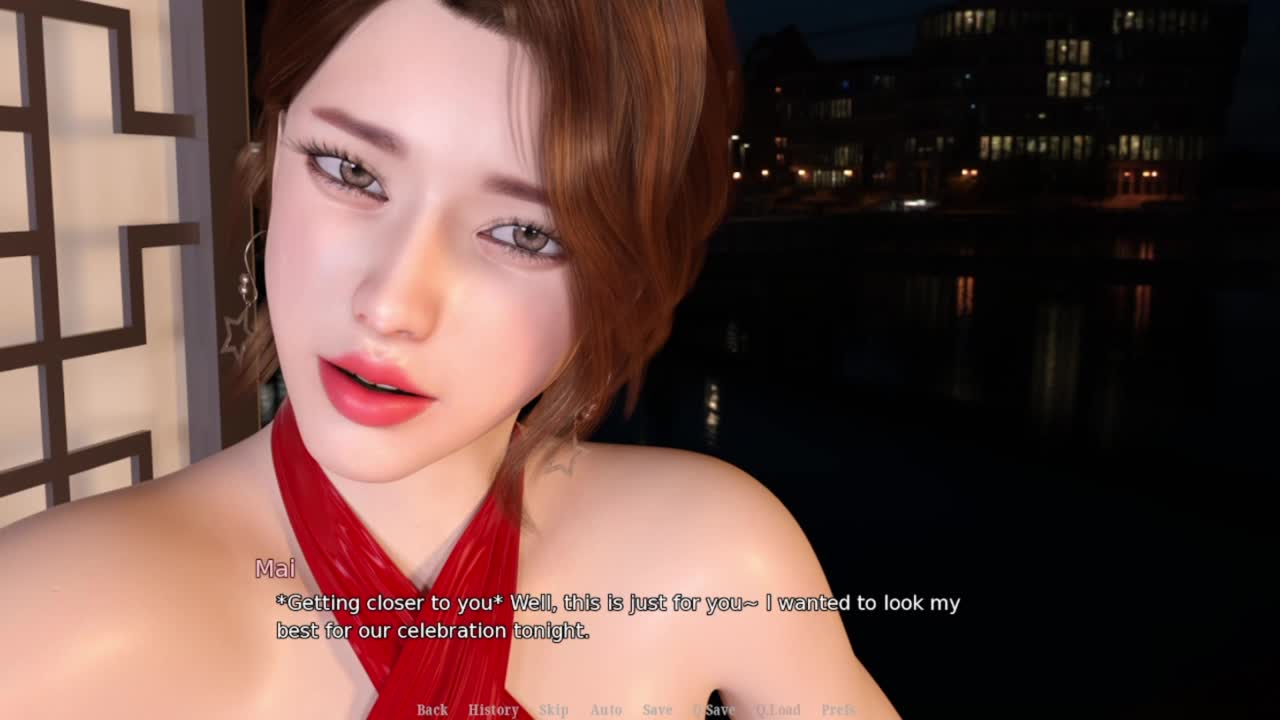The image size is (1280, 720).
Task: Quick load with Q.Load
Action: tap(777, 710)
